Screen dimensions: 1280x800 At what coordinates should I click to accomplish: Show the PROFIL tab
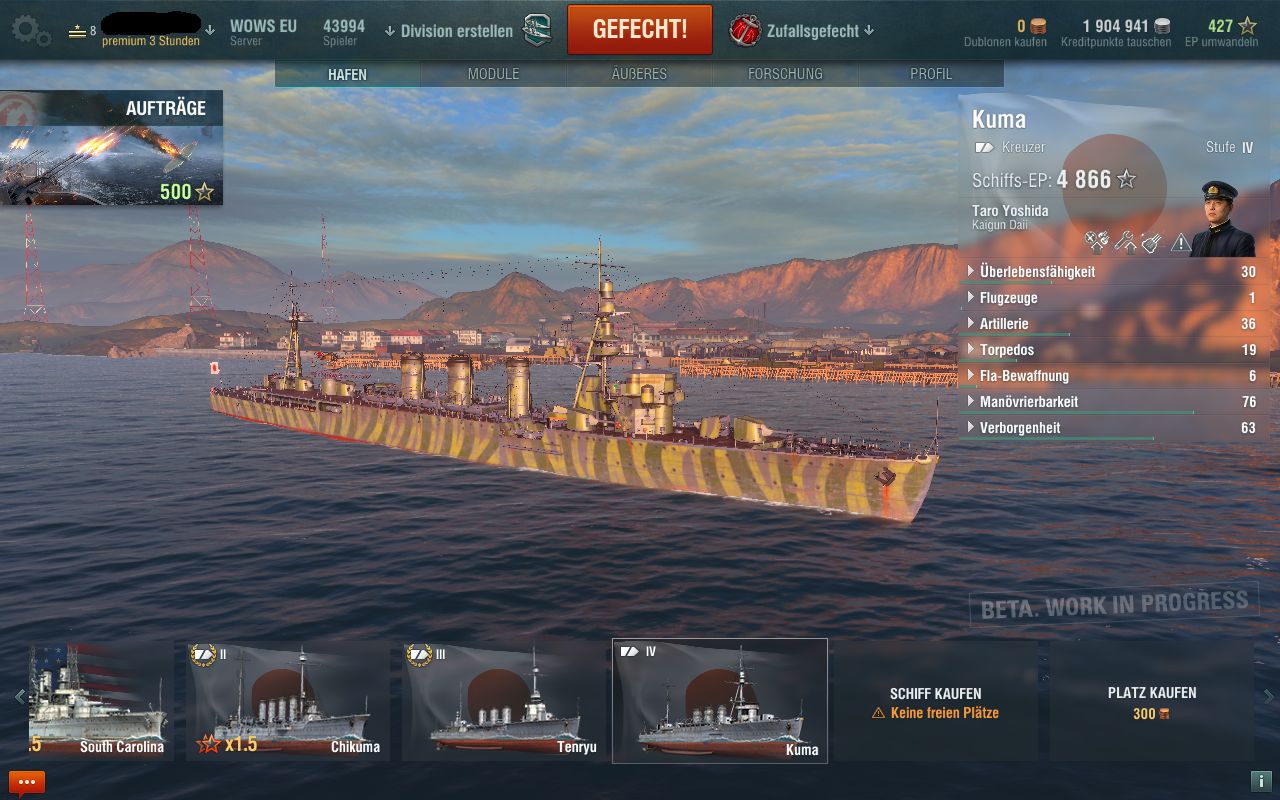(x=931, y=74)
